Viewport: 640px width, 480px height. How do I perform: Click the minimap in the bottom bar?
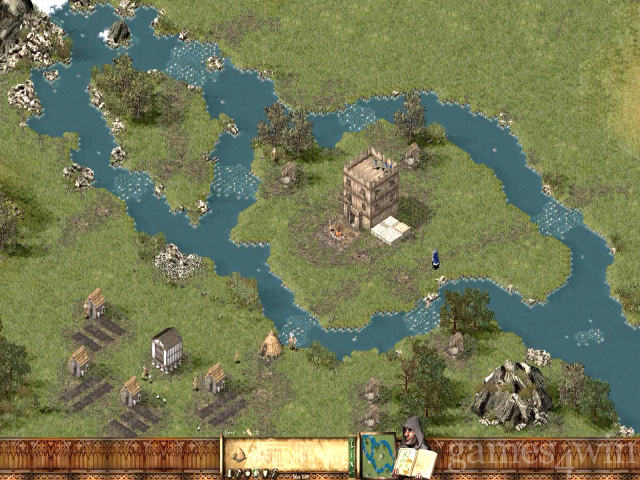tap(376, 455)
